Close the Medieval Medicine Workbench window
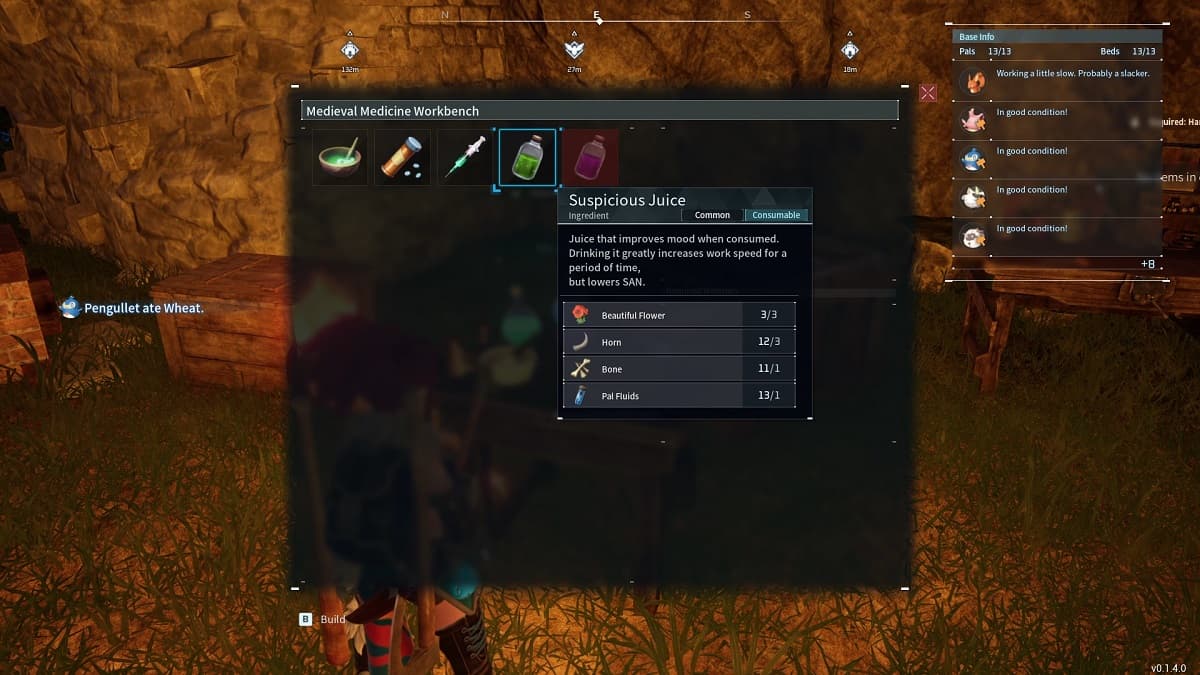This screenshot has width=1200, height=675. click(928, 93)
